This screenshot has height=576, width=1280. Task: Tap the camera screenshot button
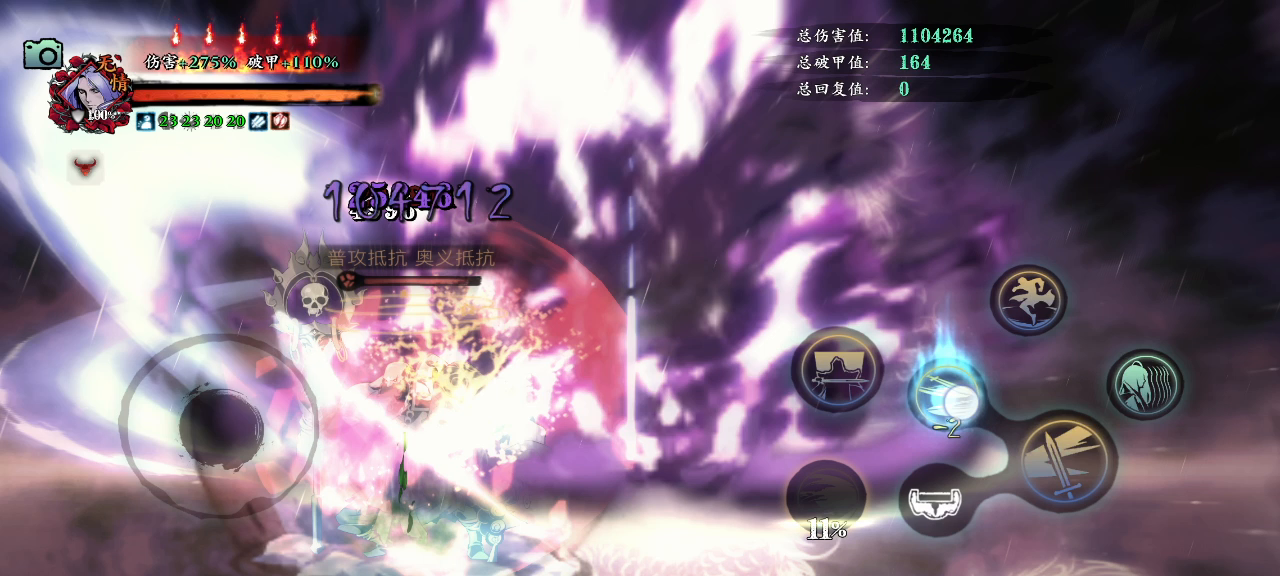43,54
